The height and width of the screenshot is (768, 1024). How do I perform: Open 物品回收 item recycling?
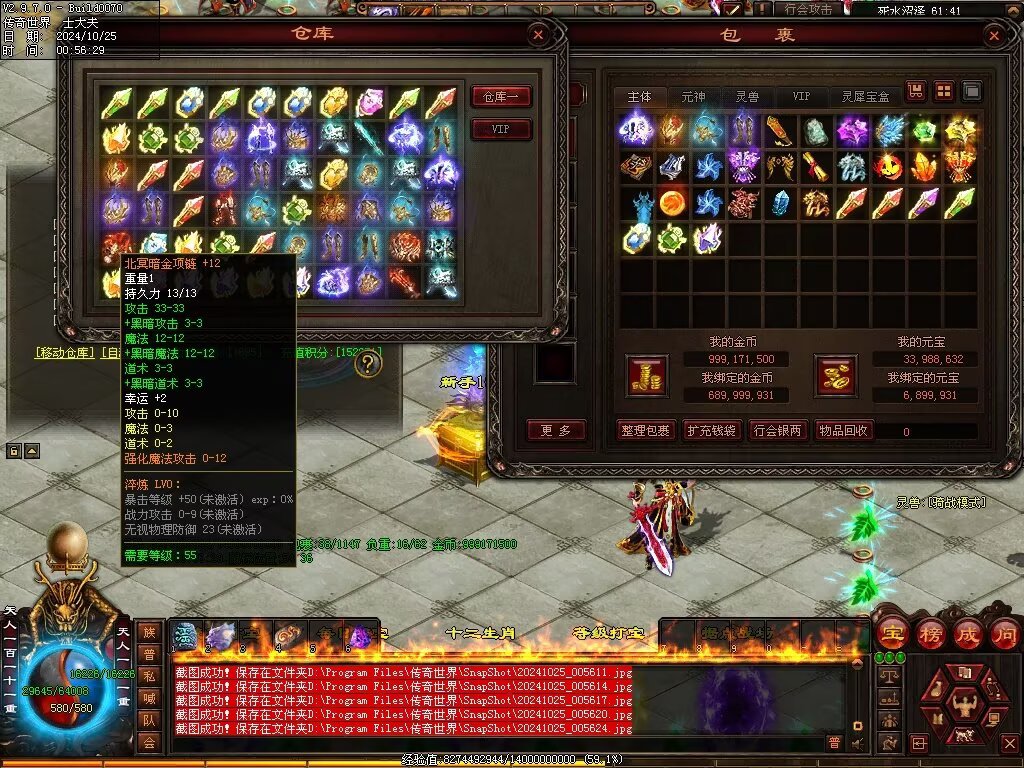pyautogui.click(x=844, y=431)
